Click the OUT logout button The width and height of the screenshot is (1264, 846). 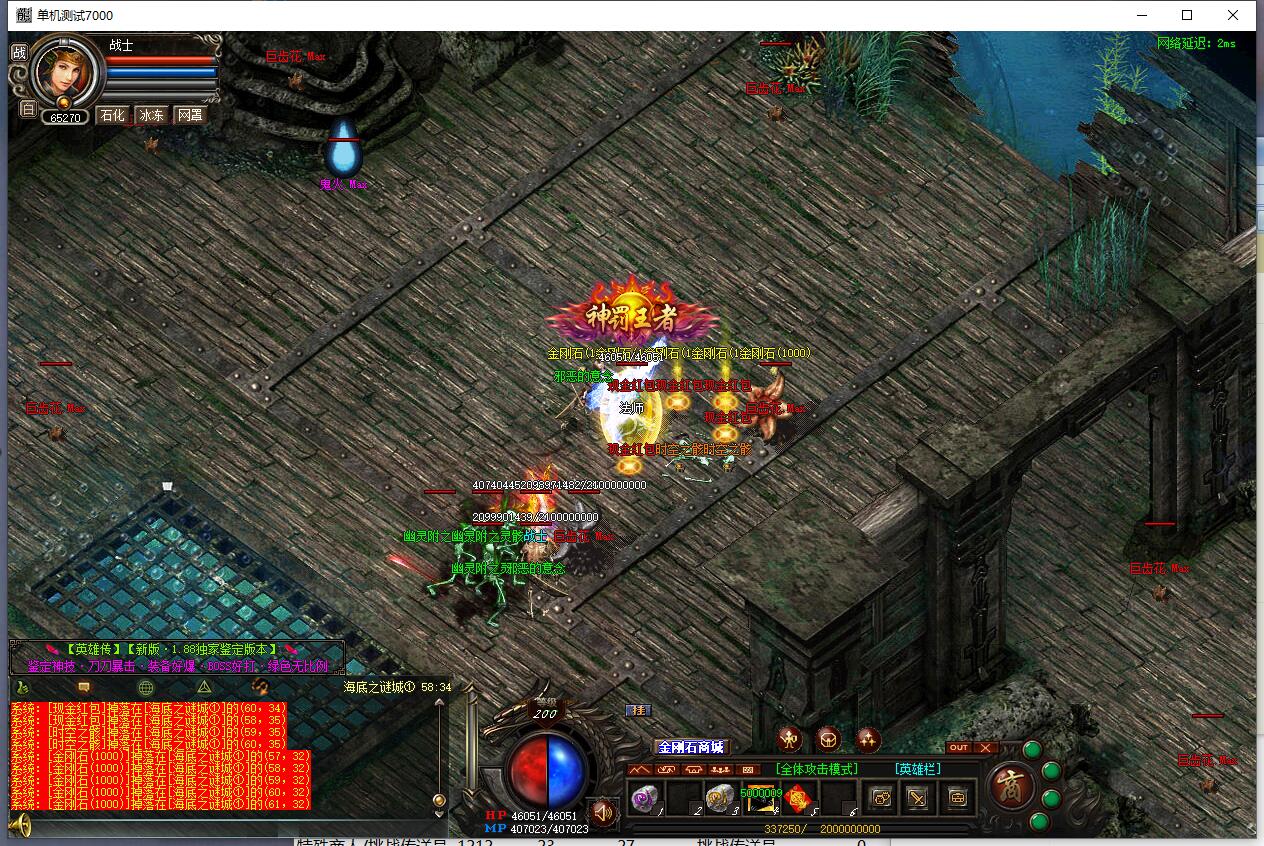[958, 748]
